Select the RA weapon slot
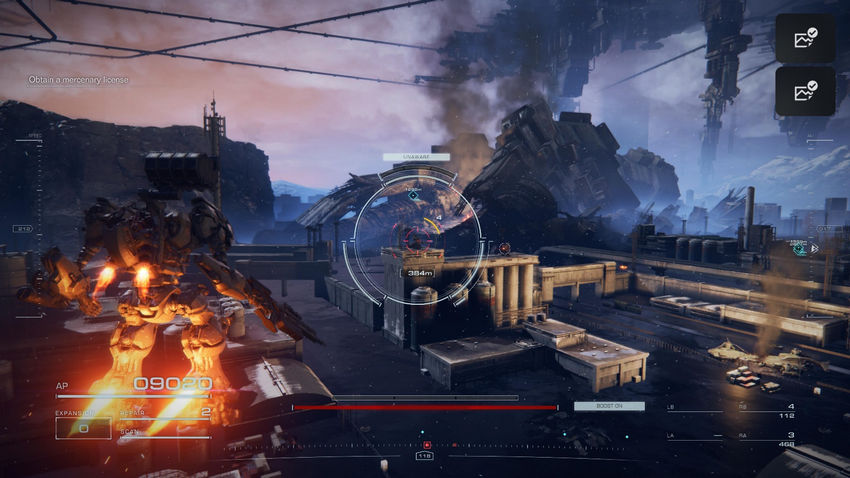This screenshot has width=850, height=478. (x=770, y=436)
